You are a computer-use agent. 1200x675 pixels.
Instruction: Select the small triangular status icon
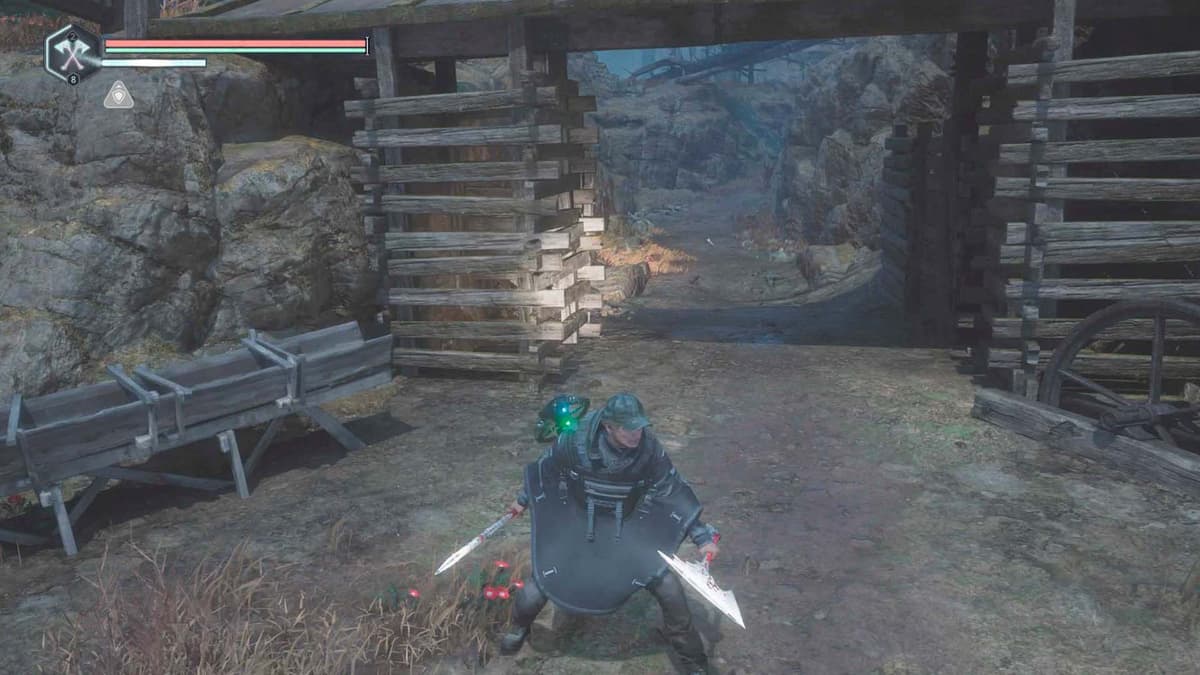tap(118, 95)
